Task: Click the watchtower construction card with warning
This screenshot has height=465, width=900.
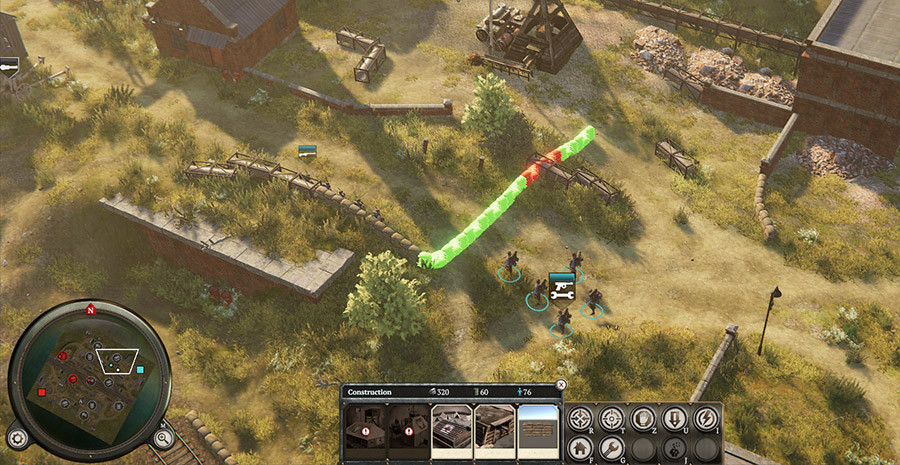Action: coord(364,425)
